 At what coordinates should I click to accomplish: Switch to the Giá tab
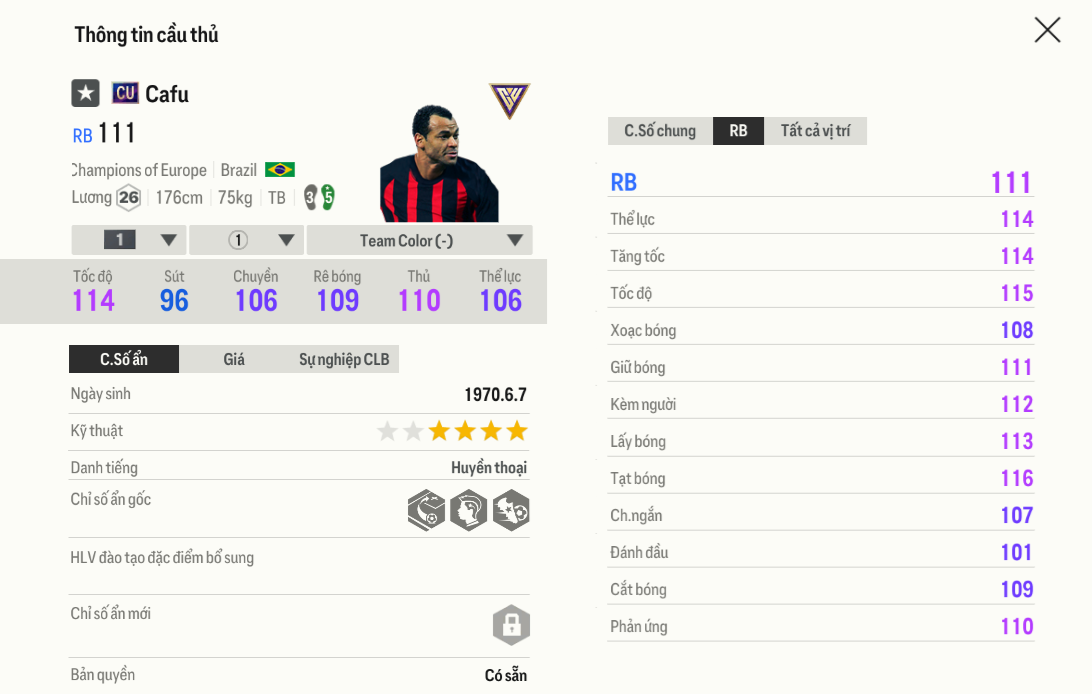pyautogui.click(x=234, y=359)
